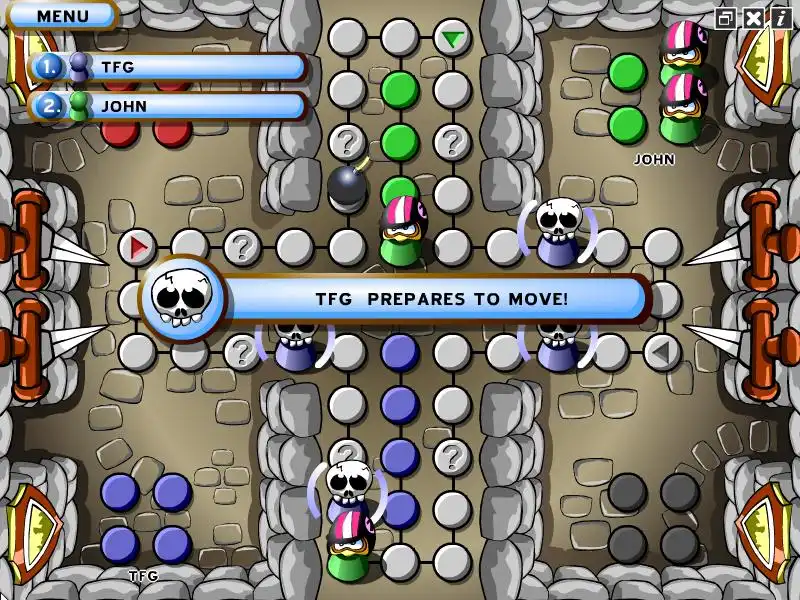Open the info "i" button
Viewport: 800px width, 600px height.
tap(779, 18)
